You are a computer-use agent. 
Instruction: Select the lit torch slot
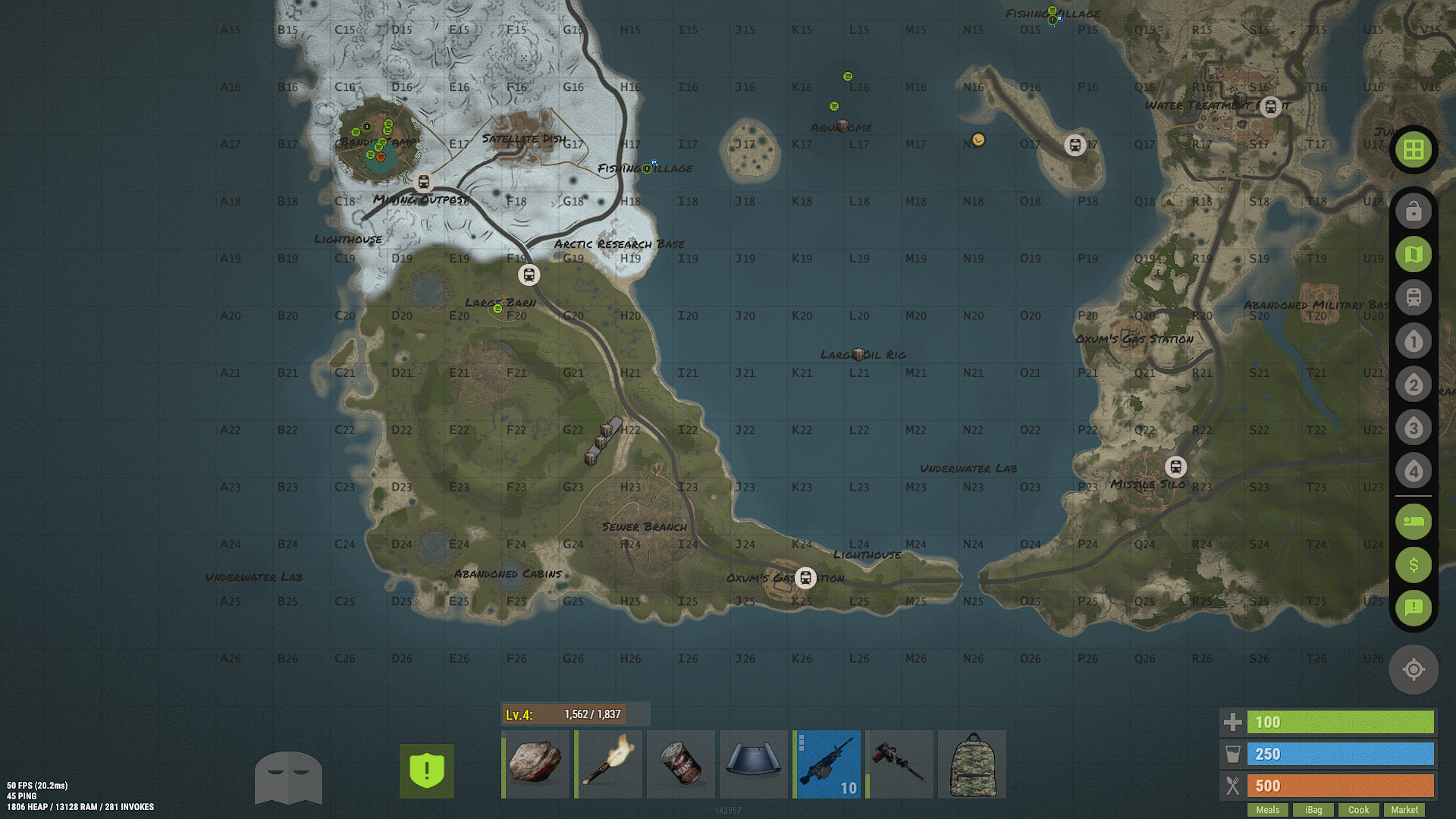click(x=608, y=764)
